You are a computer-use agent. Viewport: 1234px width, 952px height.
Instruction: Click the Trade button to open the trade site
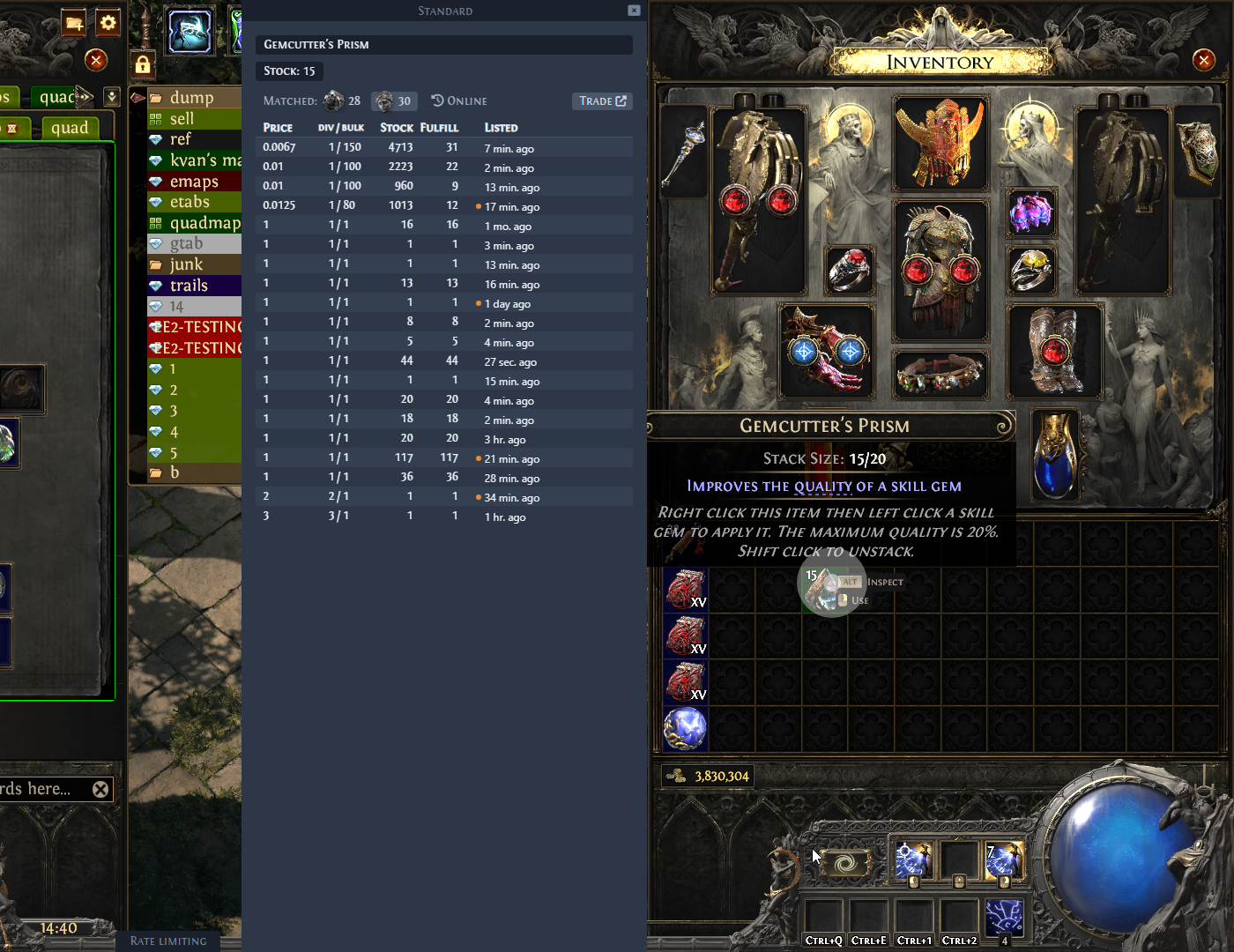(602, 100)
